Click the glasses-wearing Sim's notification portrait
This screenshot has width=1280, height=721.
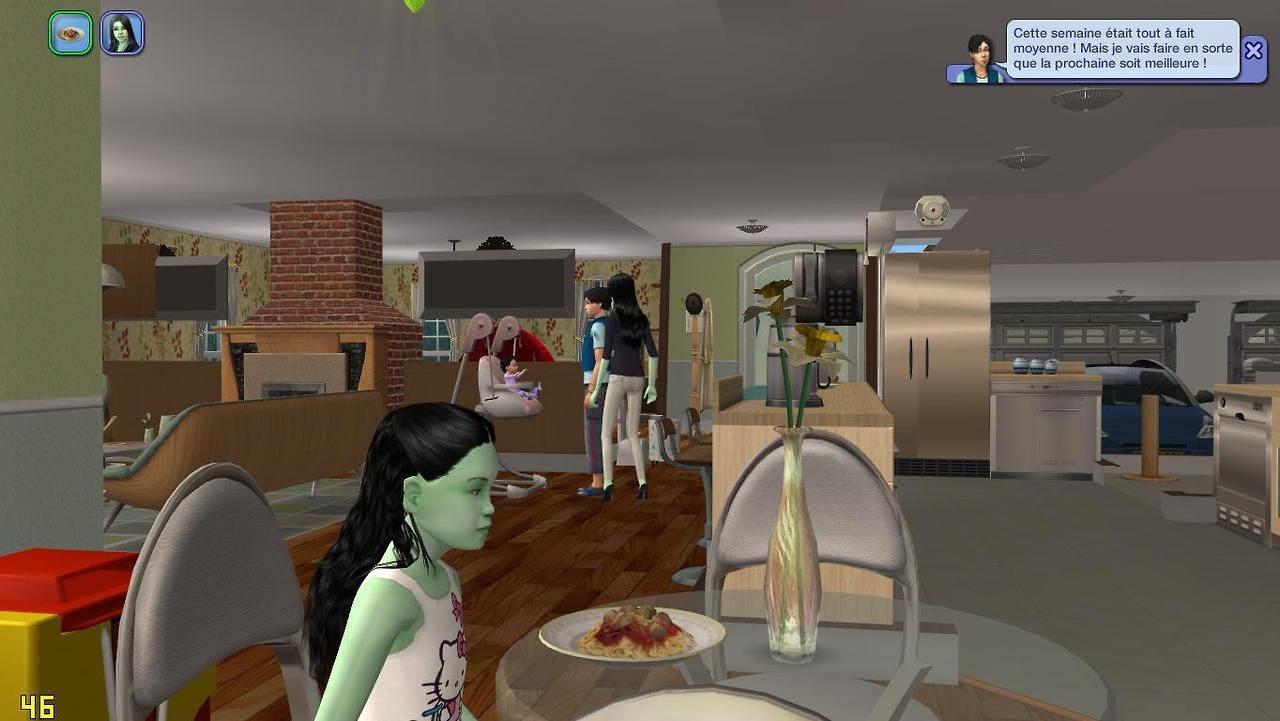979,59
